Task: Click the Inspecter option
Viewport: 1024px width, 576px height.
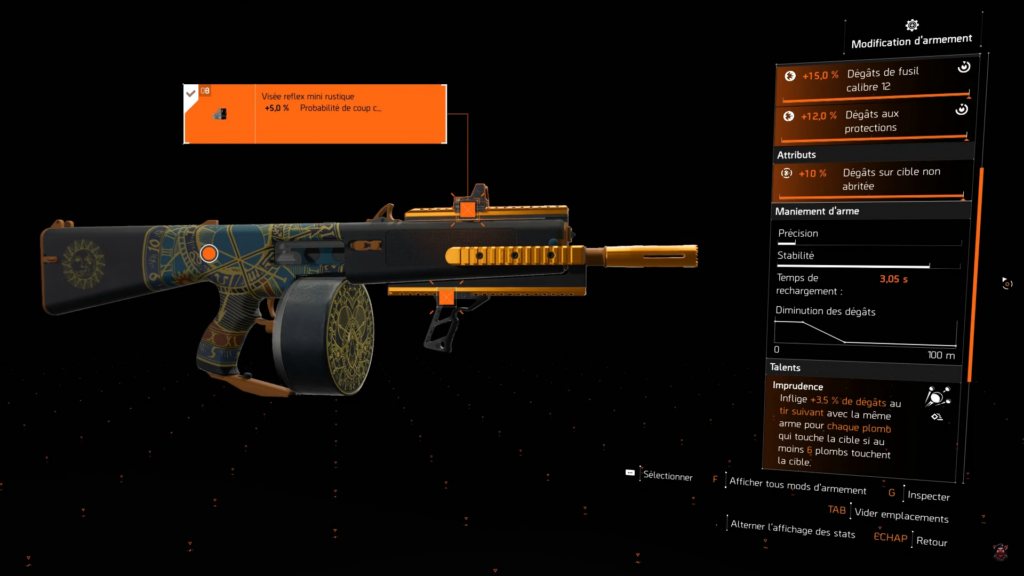Action: pos(930,496)
